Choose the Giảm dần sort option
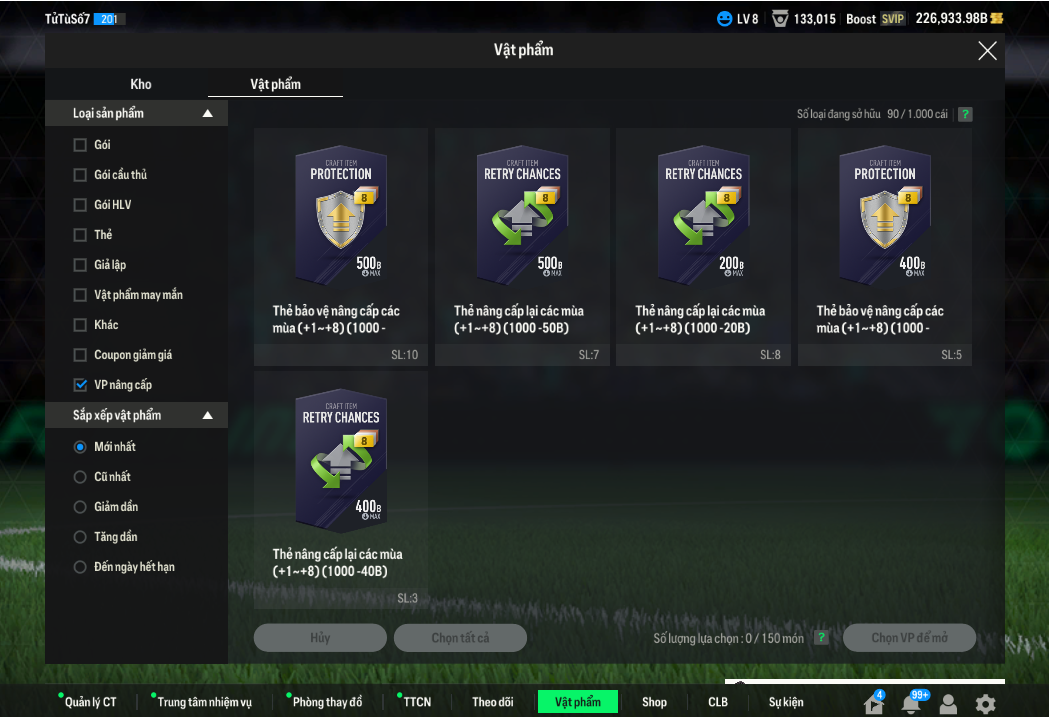The image size is (1049, 717). coord(80,507)
